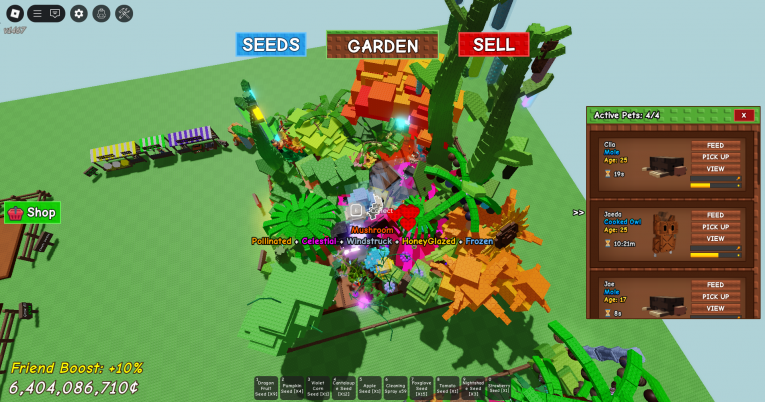This screenshot has width=765, height=402.
Task: Open the Roblox main menu
Action: [x=13, y=13]
